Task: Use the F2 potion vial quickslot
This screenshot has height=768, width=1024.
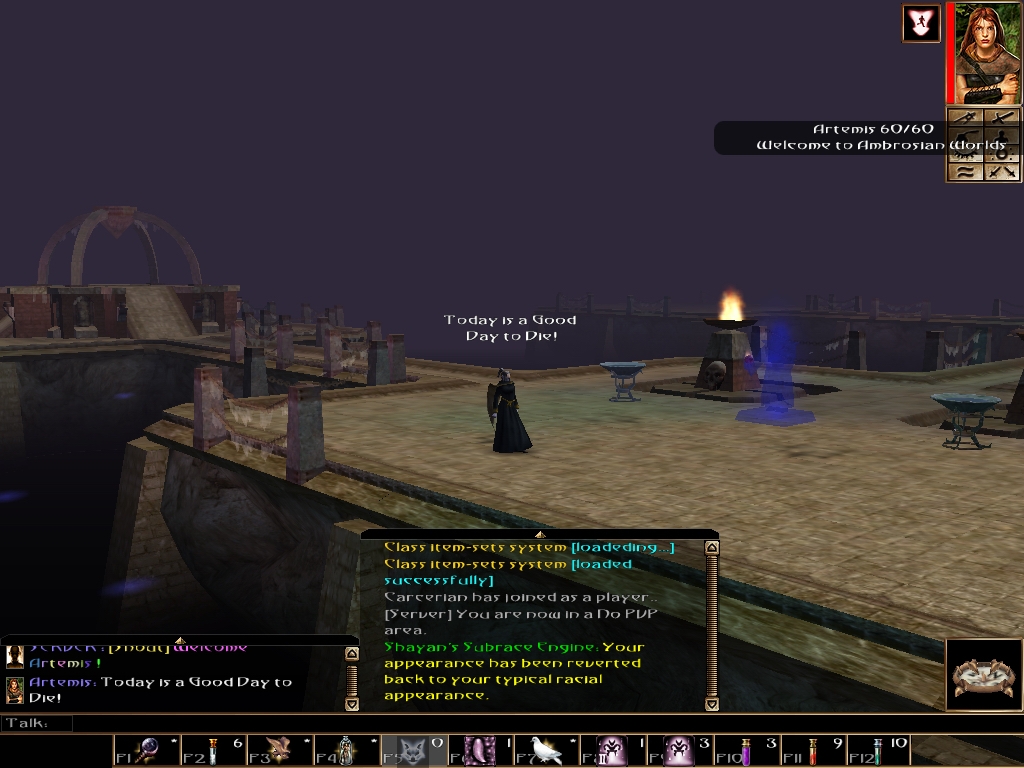Action: tap(214, 750)
